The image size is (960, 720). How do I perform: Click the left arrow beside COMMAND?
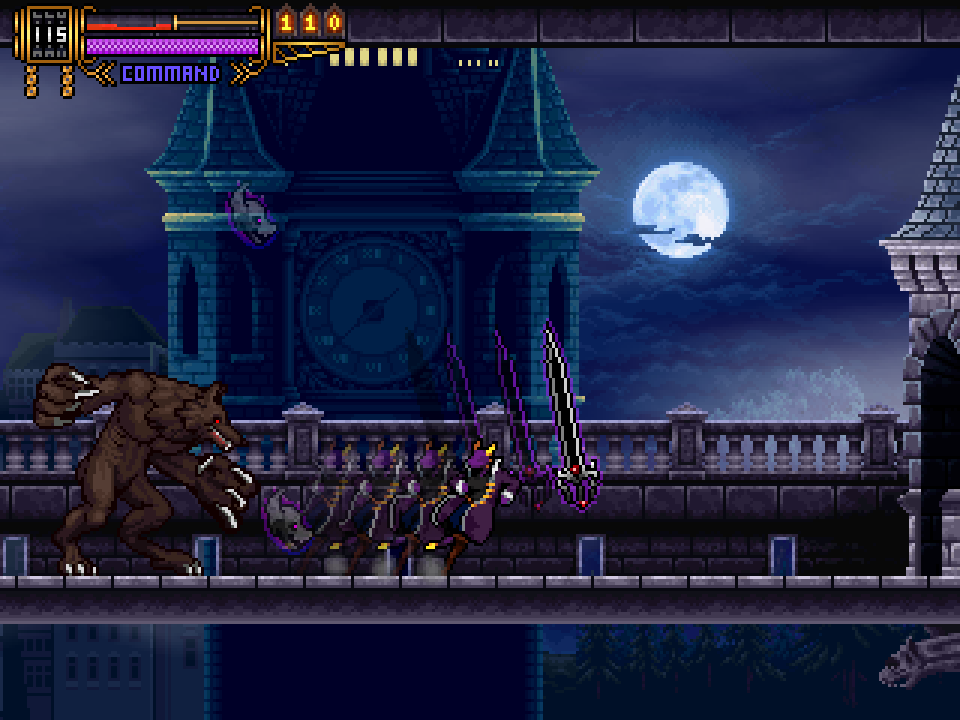pyautogui.click(x=103, y=73)
